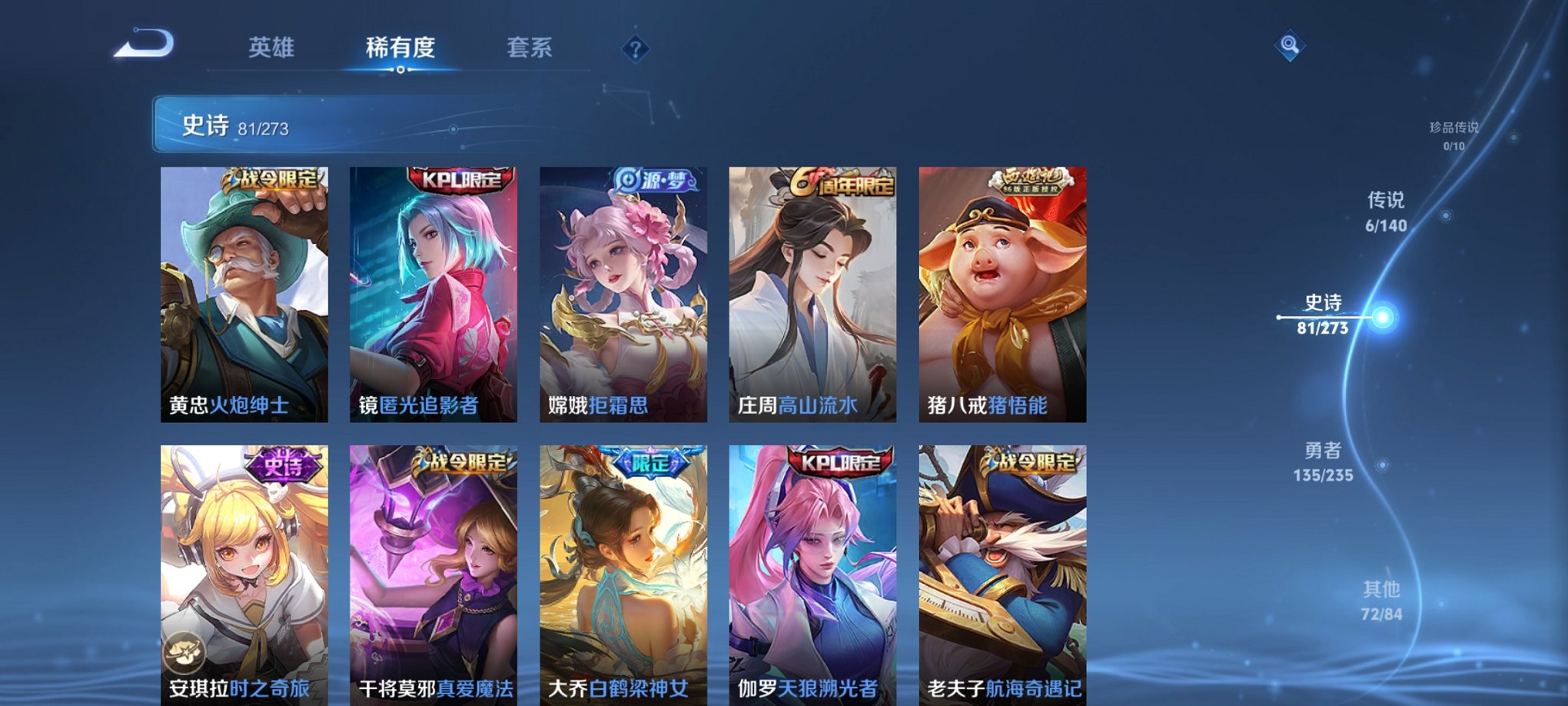Viewport: 1568px width, 706px height.
Task: Click the 源·梦 badge on 嫦娥's card
Action: [x=653, y=179]
